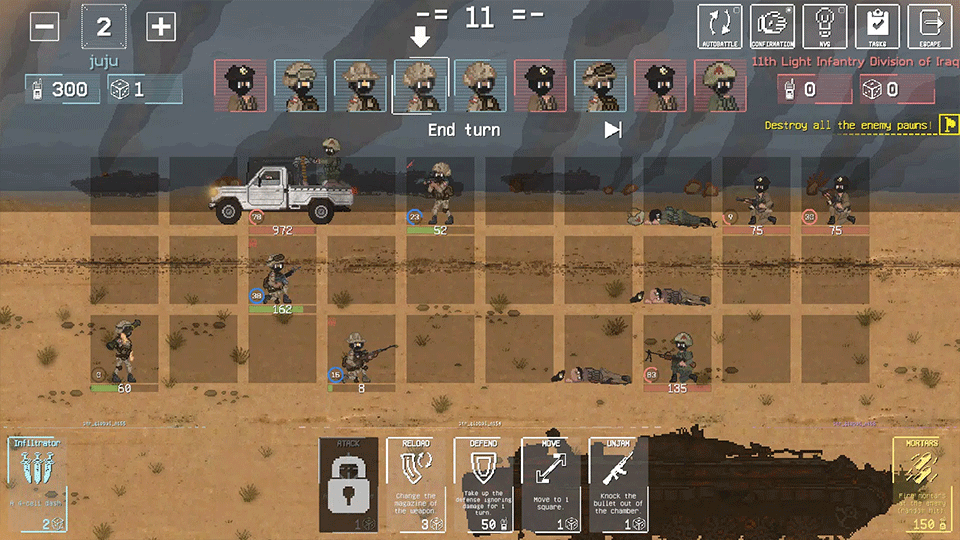Screen dimensions: 960x540
Task: Decrease game speed with the minus button
Action: [44, 27]
